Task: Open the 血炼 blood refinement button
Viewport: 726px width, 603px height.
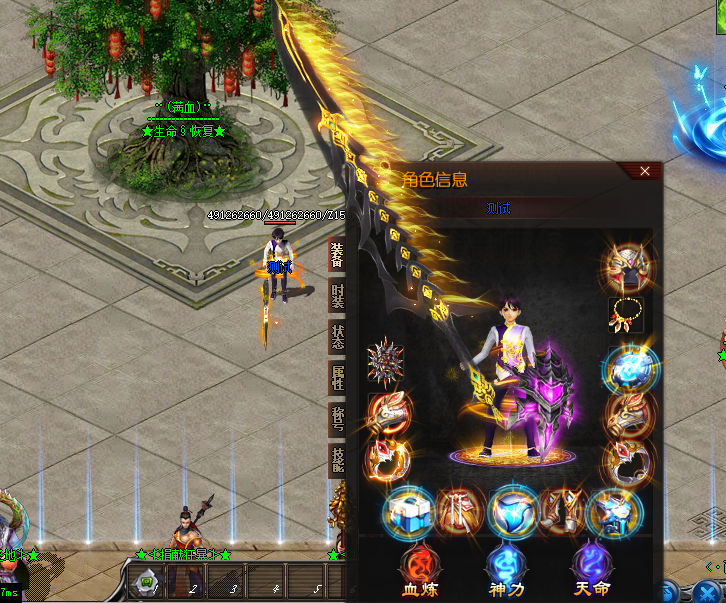Action: [417, 570]
